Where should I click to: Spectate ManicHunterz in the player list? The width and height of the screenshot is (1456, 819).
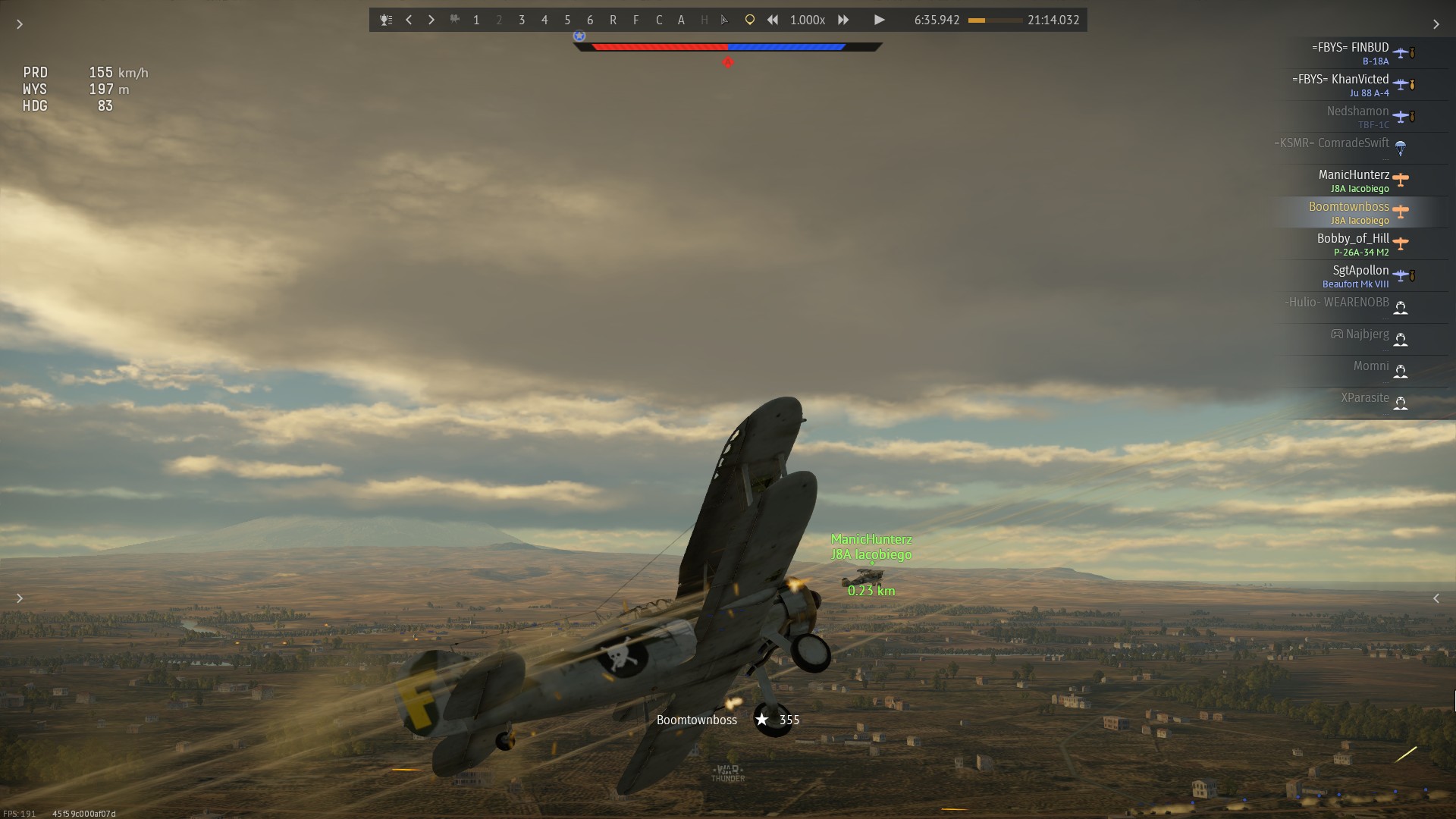1354,180
